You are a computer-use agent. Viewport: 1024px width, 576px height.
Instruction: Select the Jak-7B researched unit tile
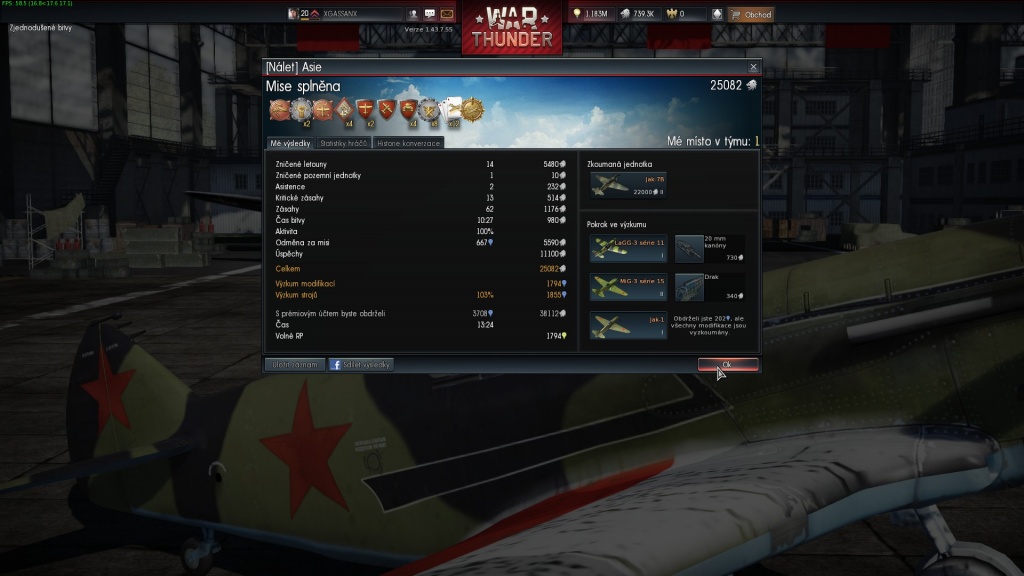[628, 185]
